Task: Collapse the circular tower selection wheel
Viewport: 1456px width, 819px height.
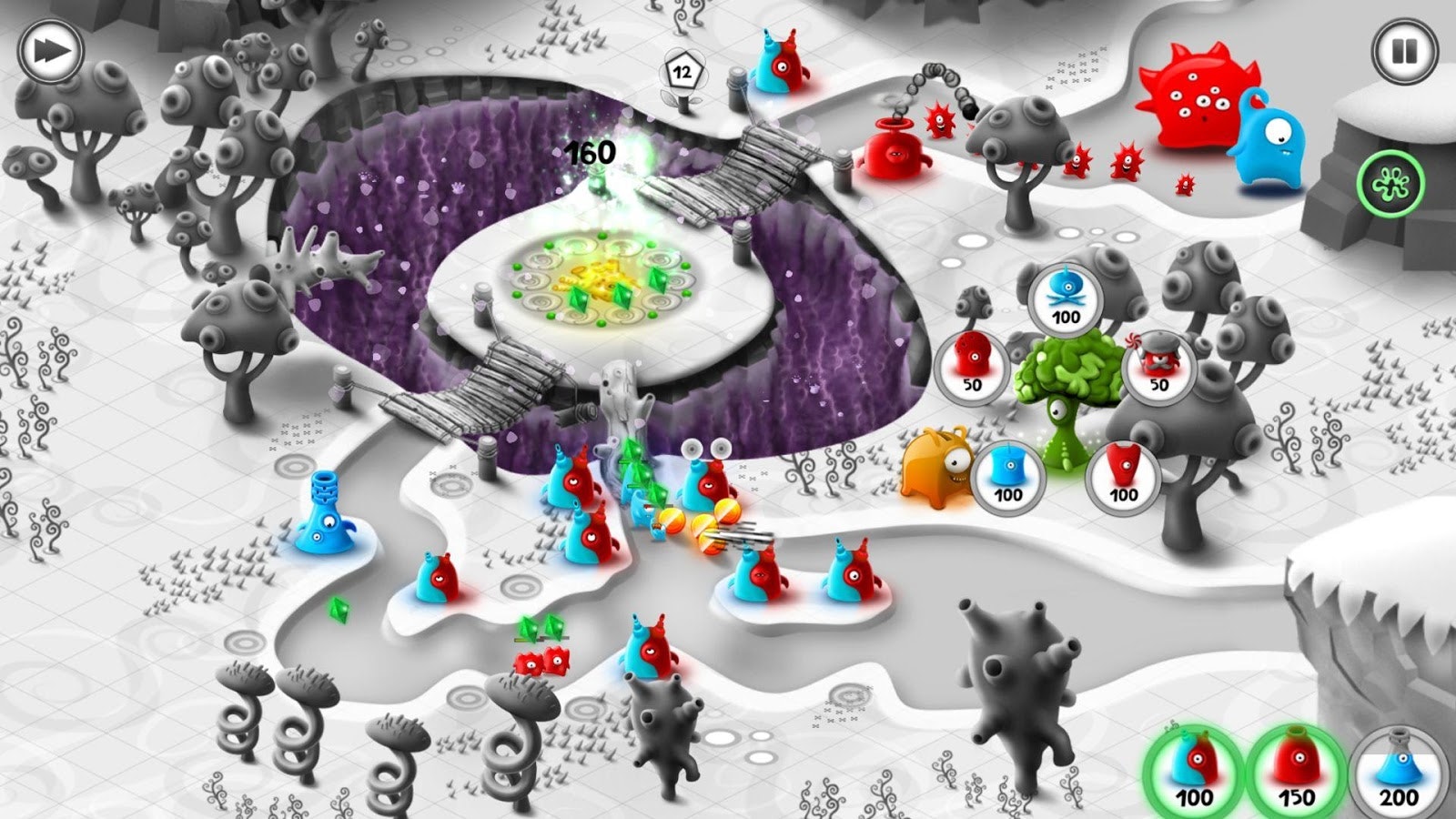Action: (1065, 391)
